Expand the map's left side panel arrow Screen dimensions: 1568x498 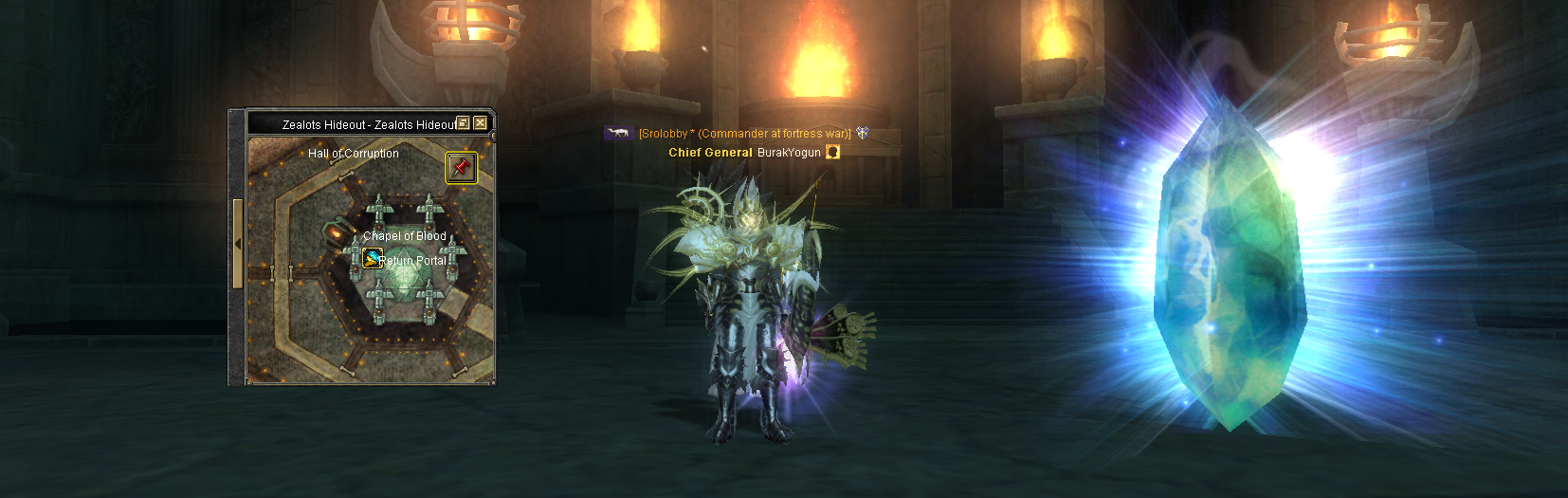click(x=238, y=244)
